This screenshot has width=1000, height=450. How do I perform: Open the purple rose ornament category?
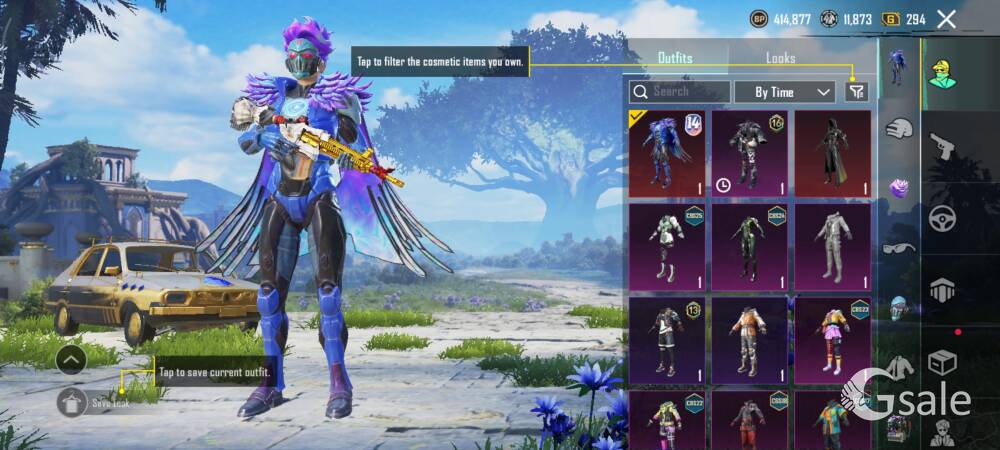[x=898, y=188]
